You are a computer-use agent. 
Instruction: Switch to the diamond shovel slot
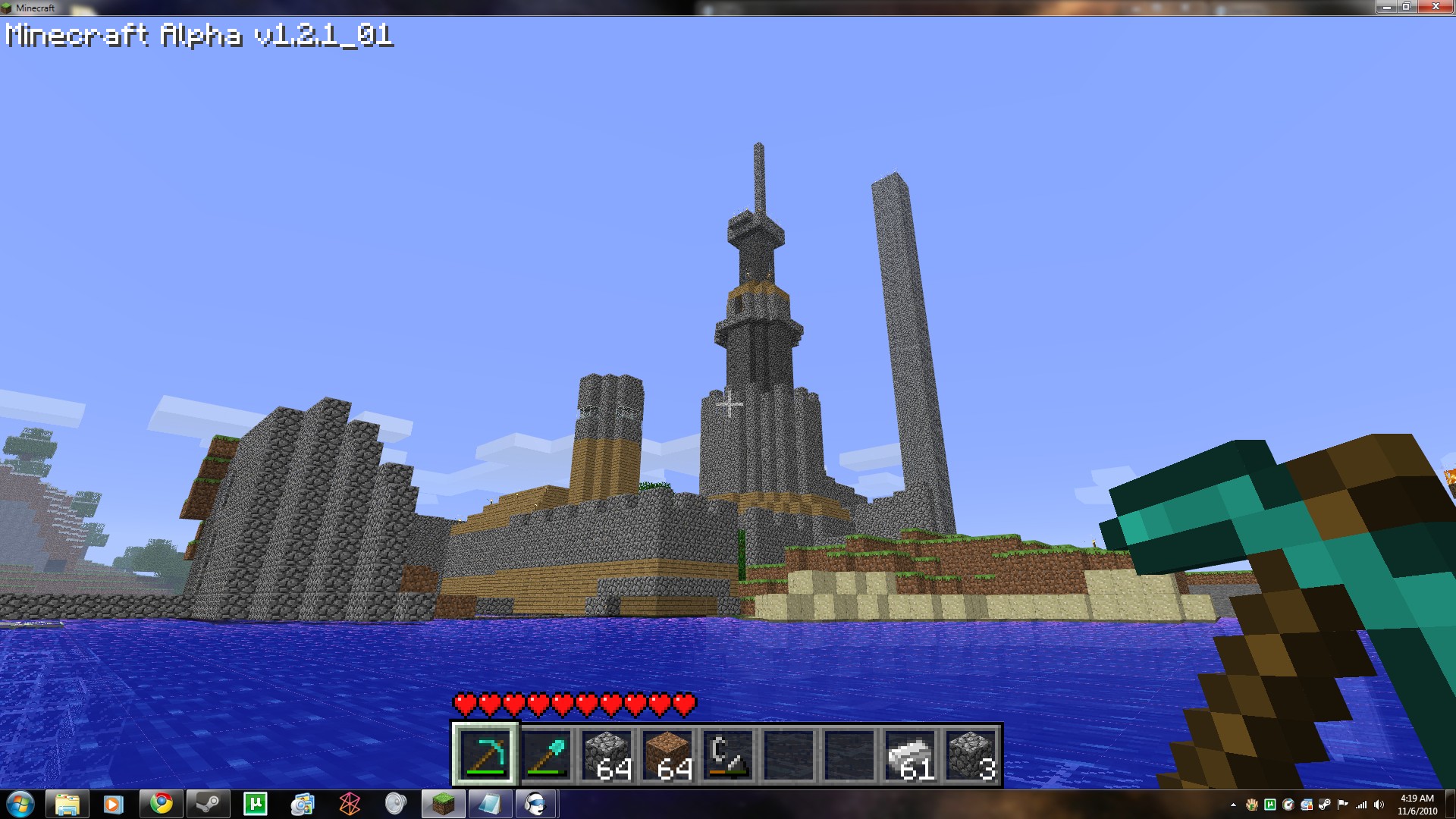point(547,755)
